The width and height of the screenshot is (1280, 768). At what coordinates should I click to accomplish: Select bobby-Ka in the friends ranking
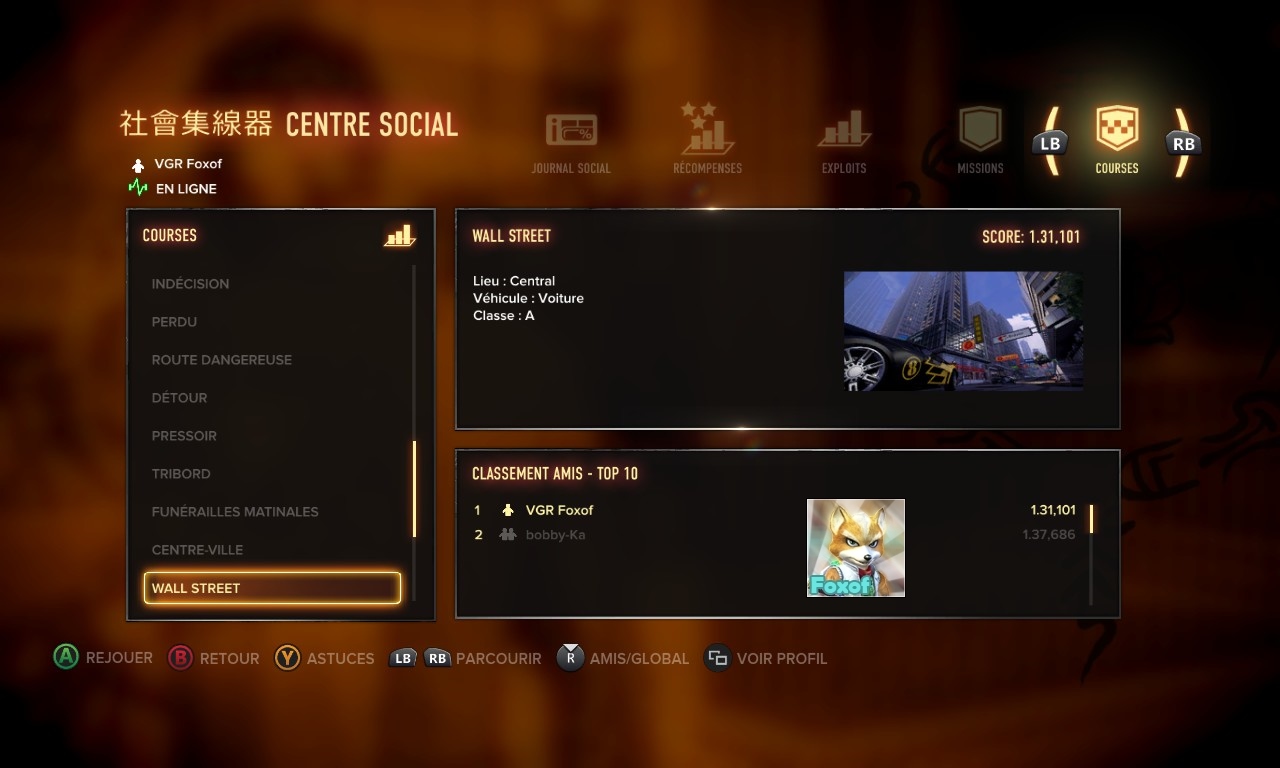coord(555,535)
